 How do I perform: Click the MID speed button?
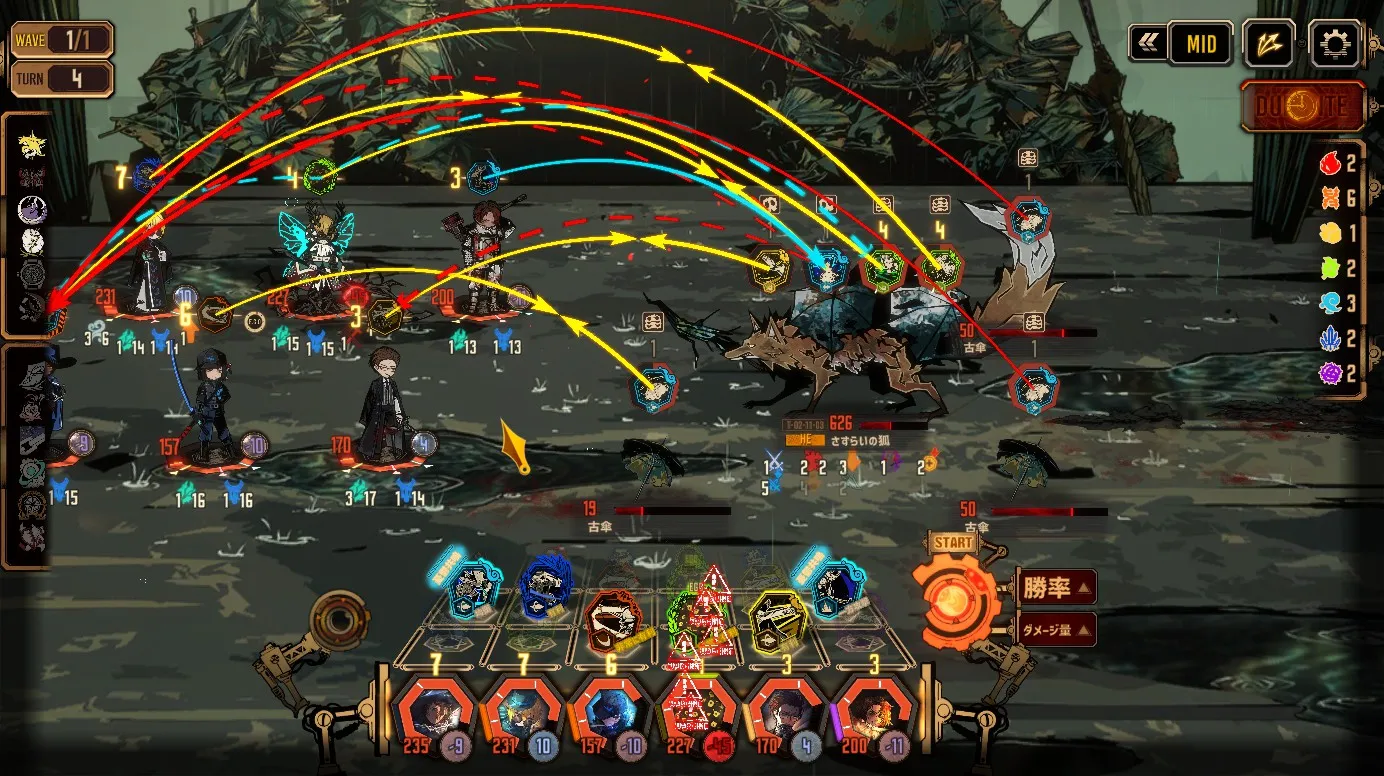[1201, 44]
